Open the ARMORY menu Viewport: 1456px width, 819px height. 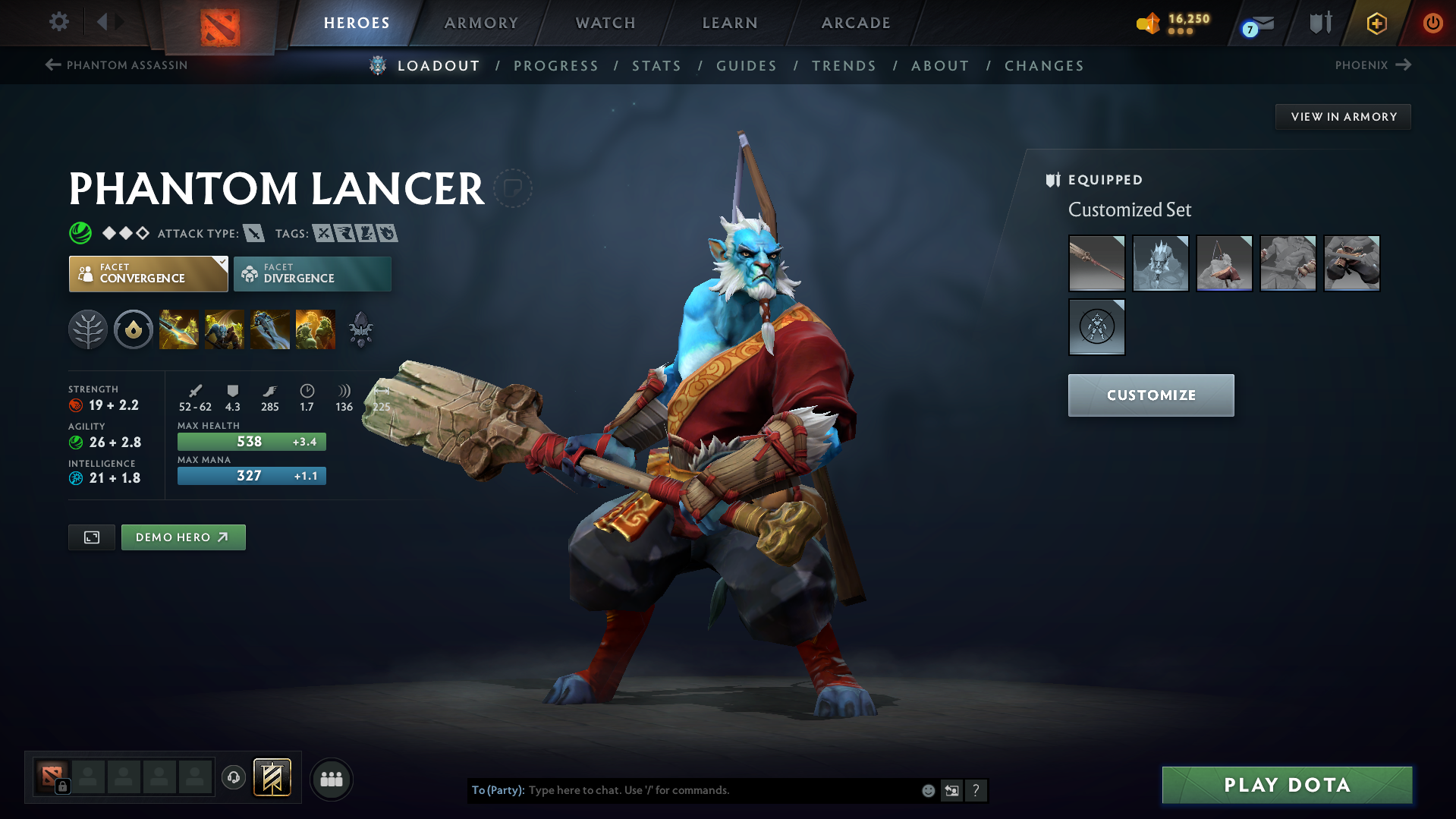pyautogui.click(x=481, y=22)
